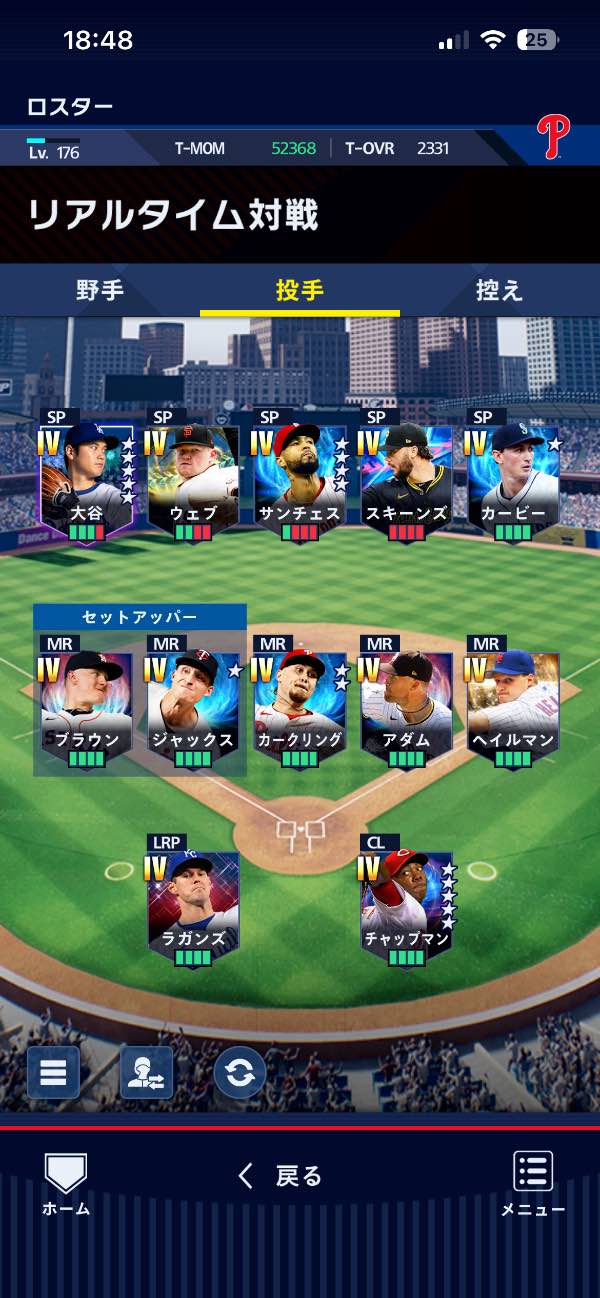Switch to the 野手 tab
600x1298 pixels.
click(100, 291)
